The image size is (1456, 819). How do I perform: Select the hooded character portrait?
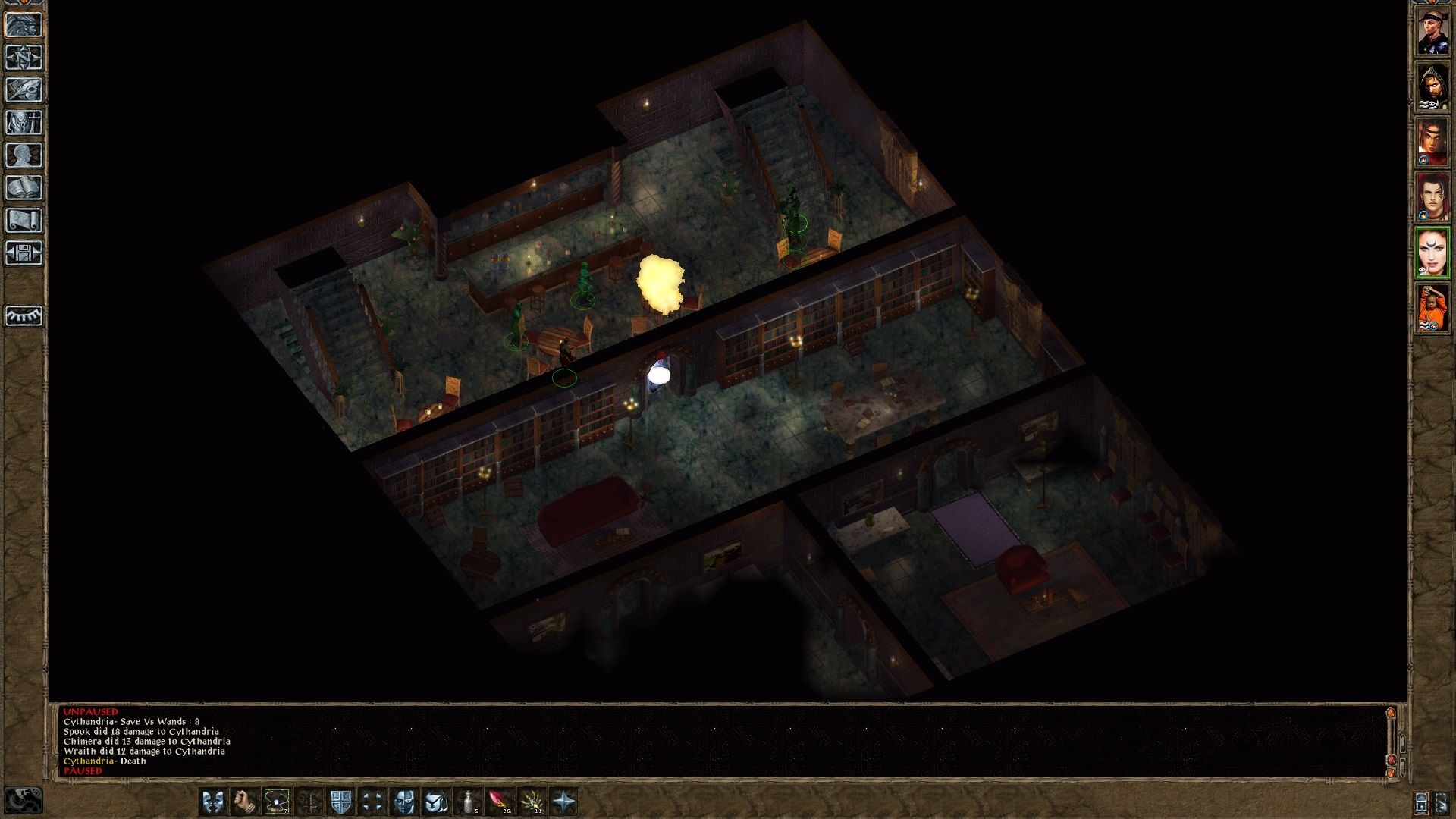point(1432,86)
